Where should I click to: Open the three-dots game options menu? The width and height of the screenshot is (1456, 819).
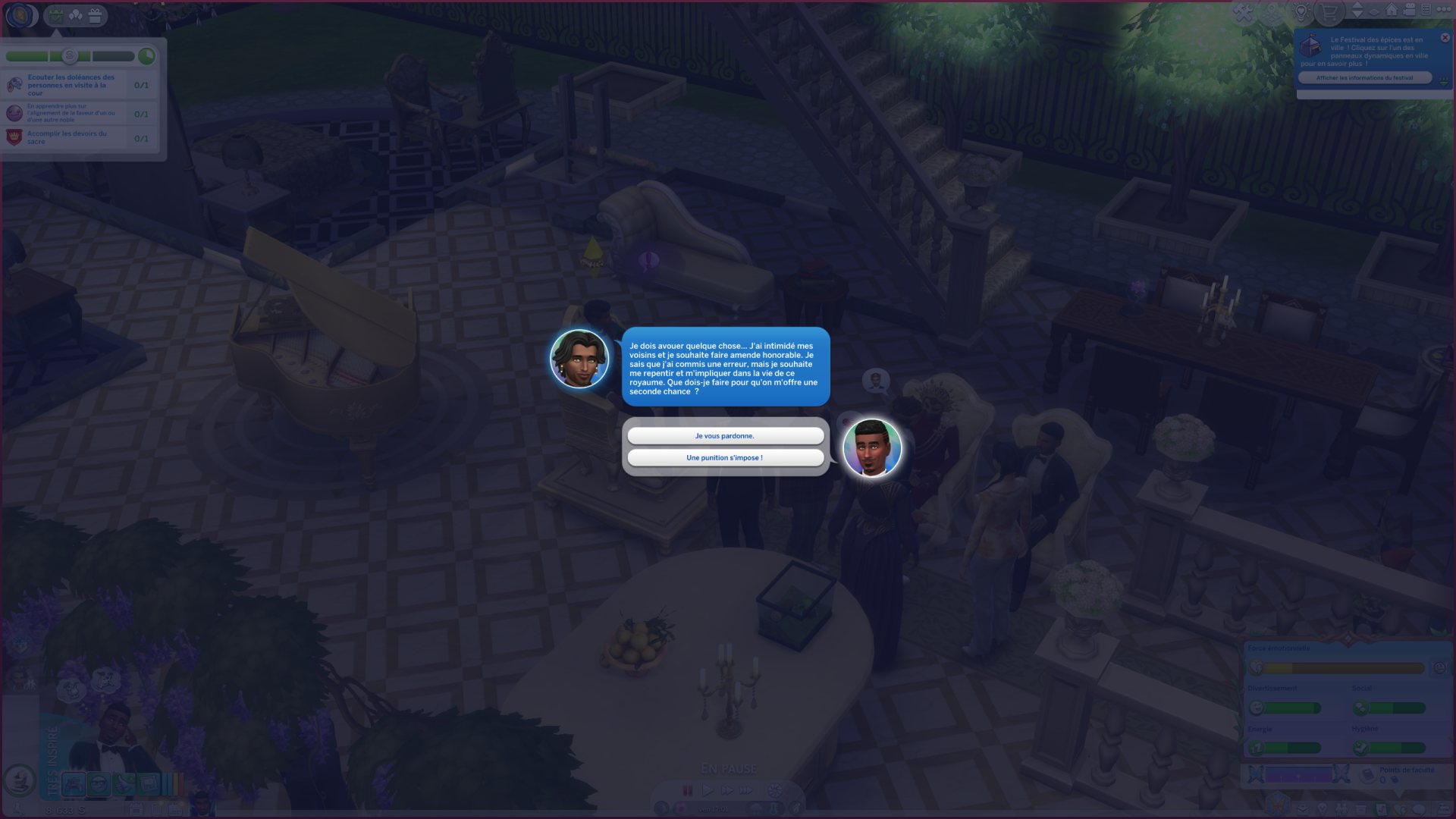pos(1444,10)
